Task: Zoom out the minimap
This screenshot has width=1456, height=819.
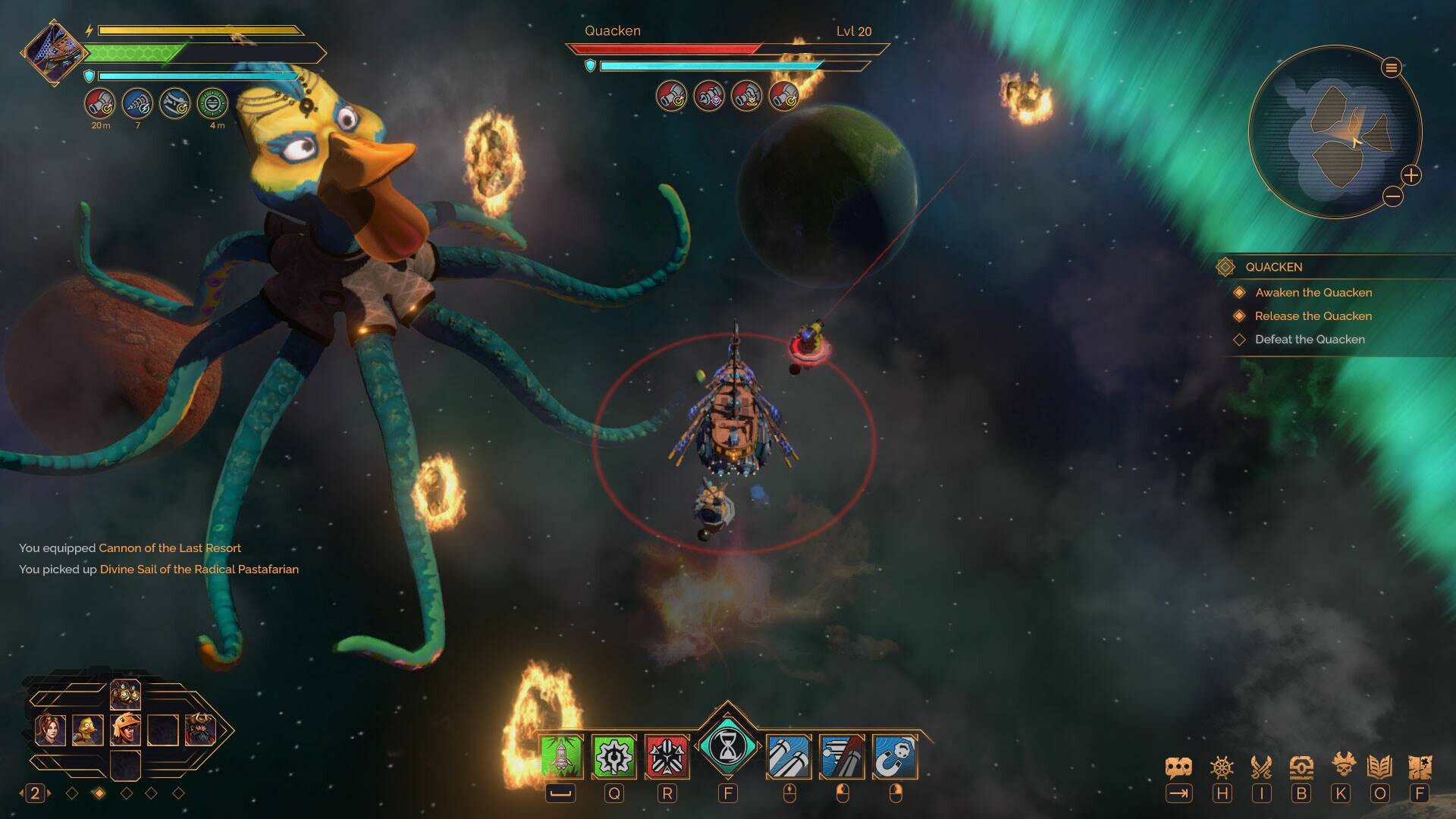Action: click(x=1392, y=197)
